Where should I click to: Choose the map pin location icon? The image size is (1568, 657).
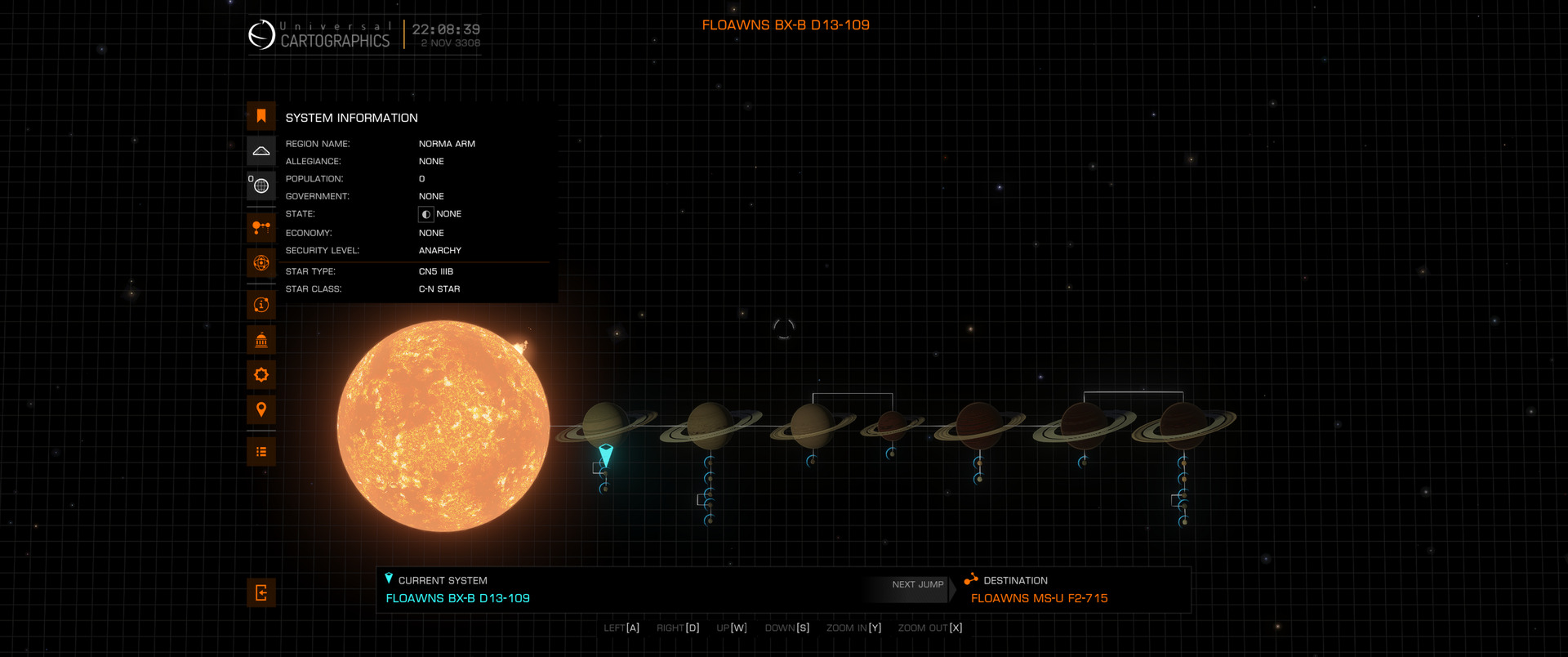pyautogui.click(x=261, y=409)
